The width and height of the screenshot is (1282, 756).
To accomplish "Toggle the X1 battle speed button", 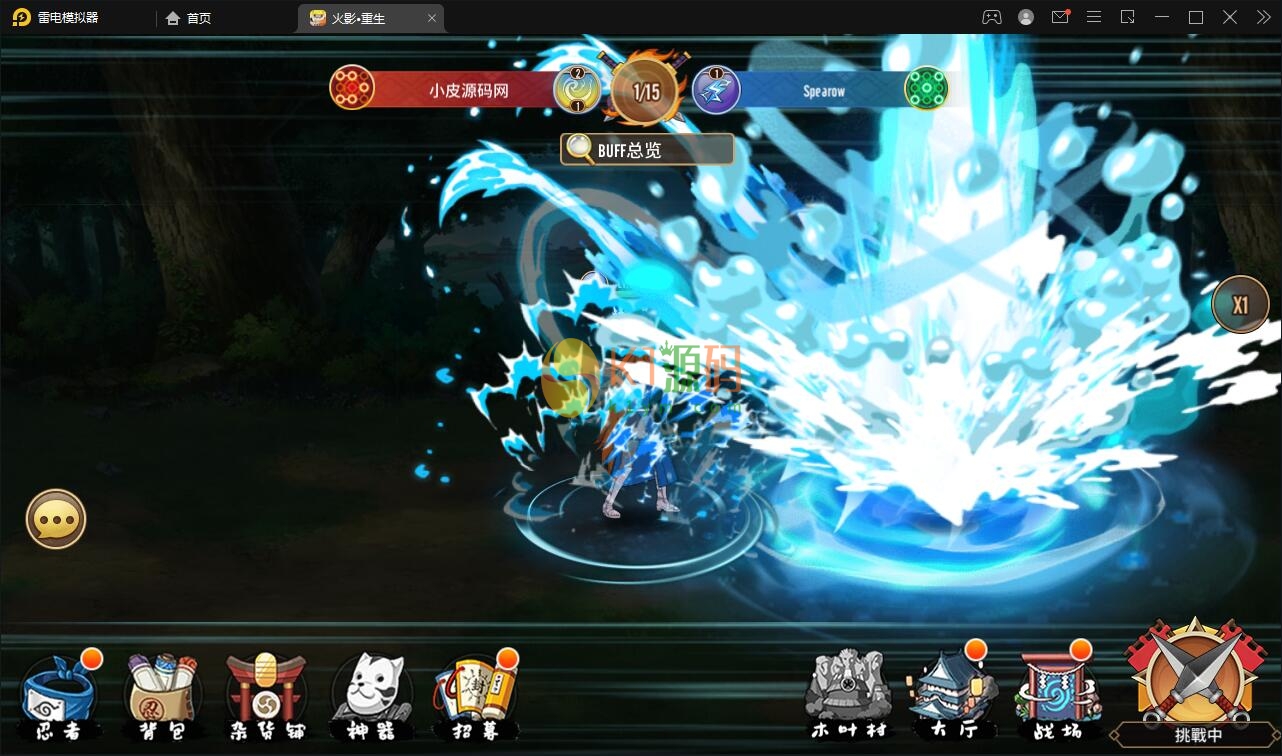I will (x=1240, y=304).
